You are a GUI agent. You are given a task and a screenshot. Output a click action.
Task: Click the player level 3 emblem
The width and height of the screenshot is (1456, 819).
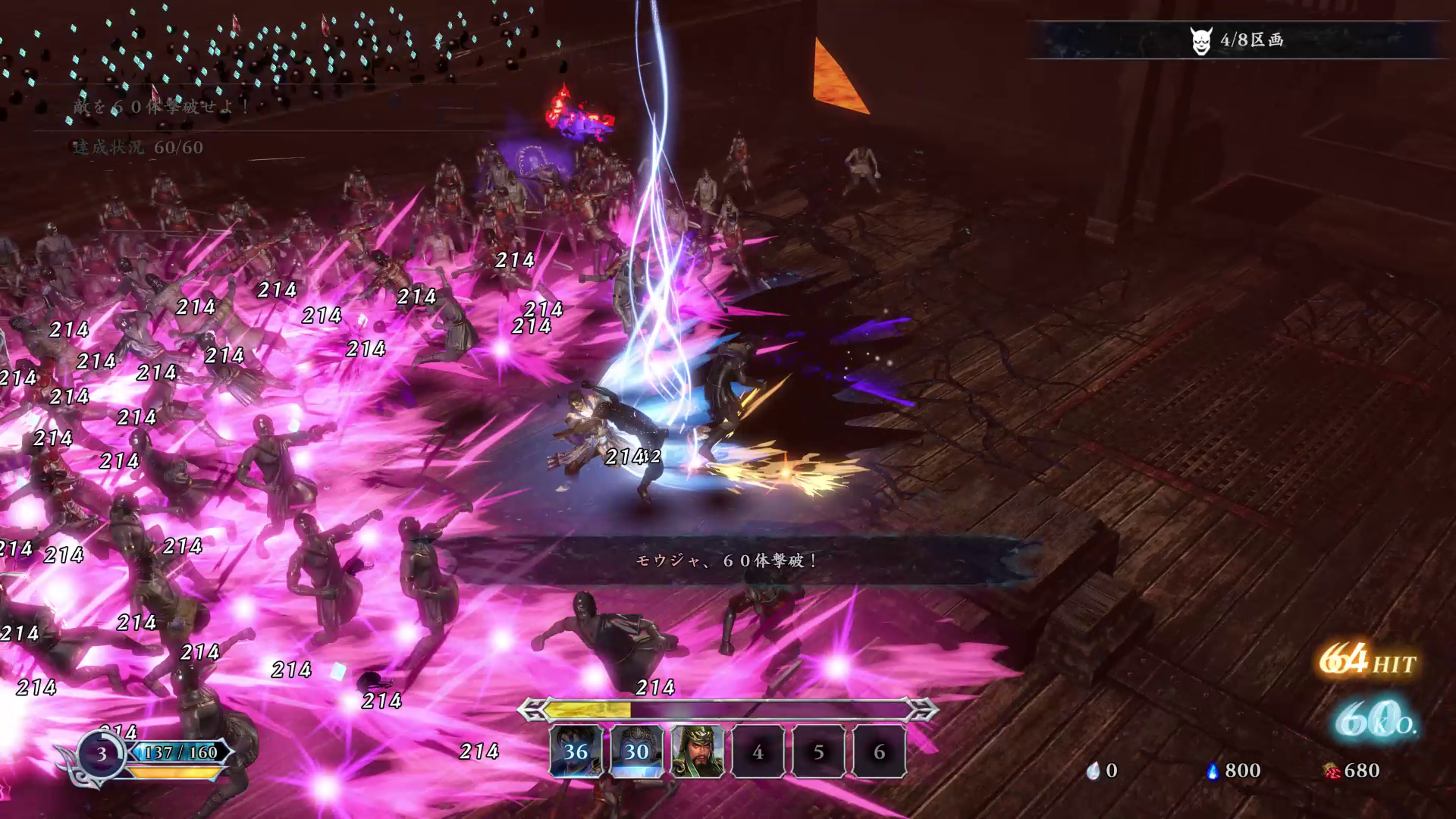point(101,754)
